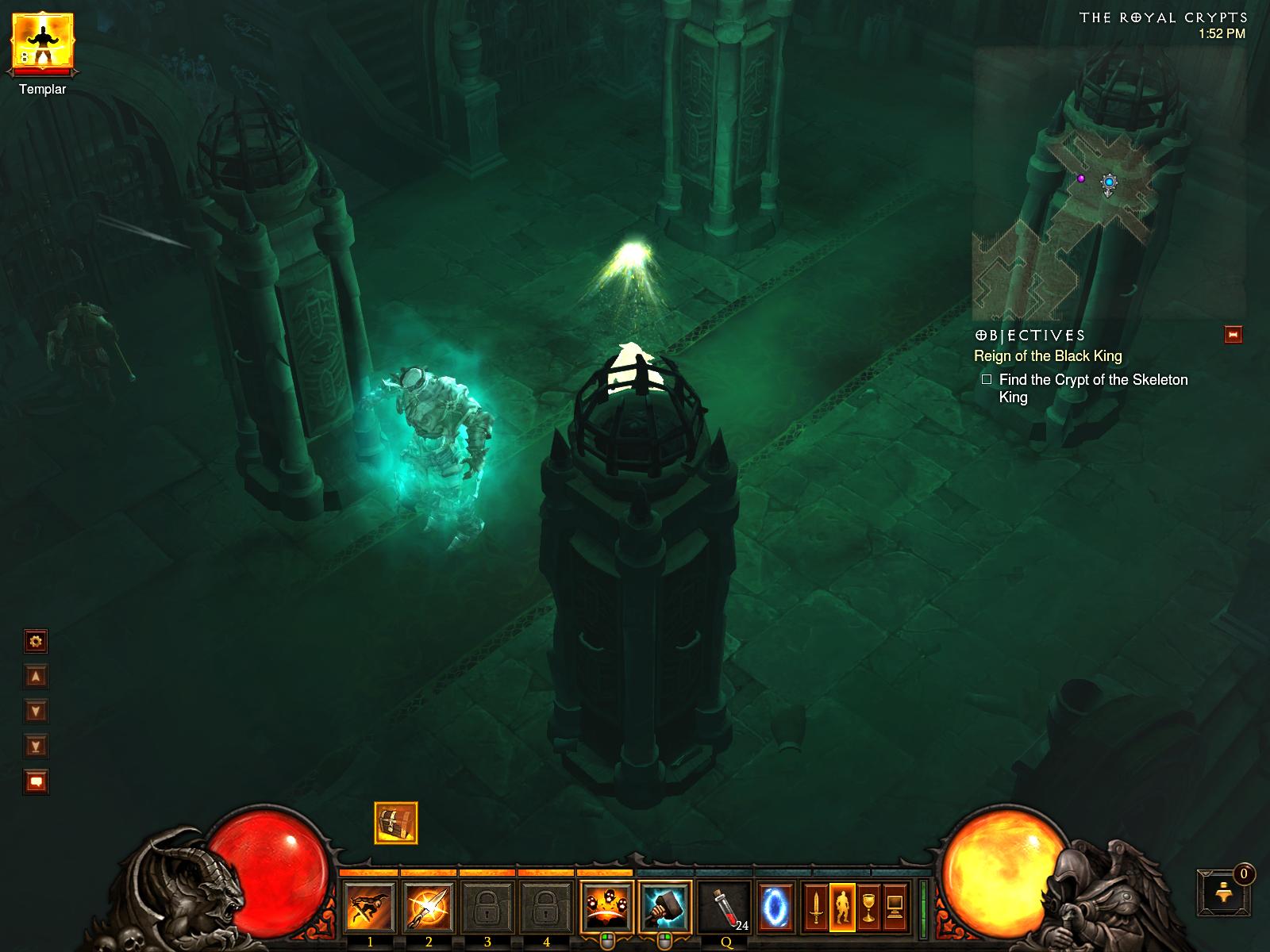Image resolution: width=1270 pixels, height=952 pixels.
Task: Activate the leaping monk skill in slot 1
Action: click(x=370, y=908)
